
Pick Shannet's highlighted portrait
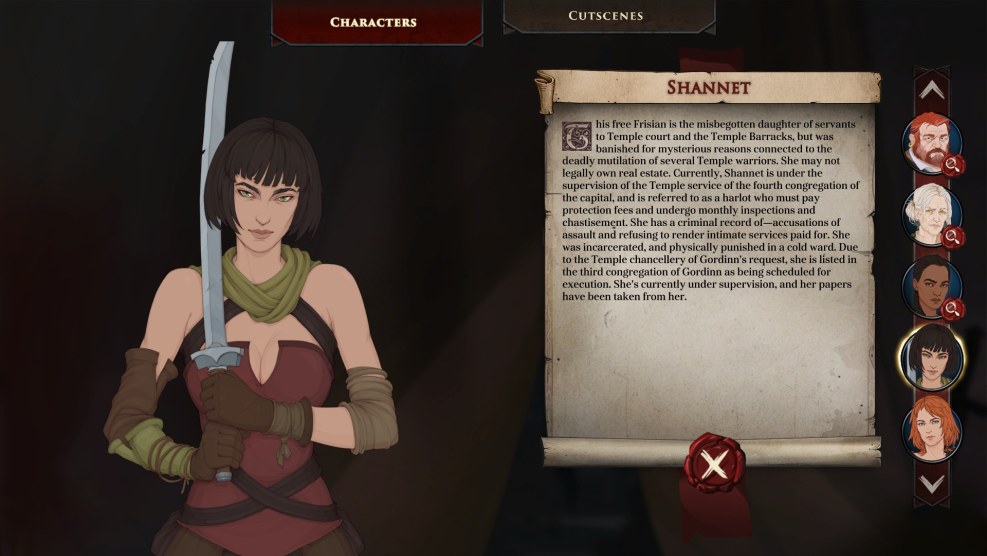click(930, 357)
